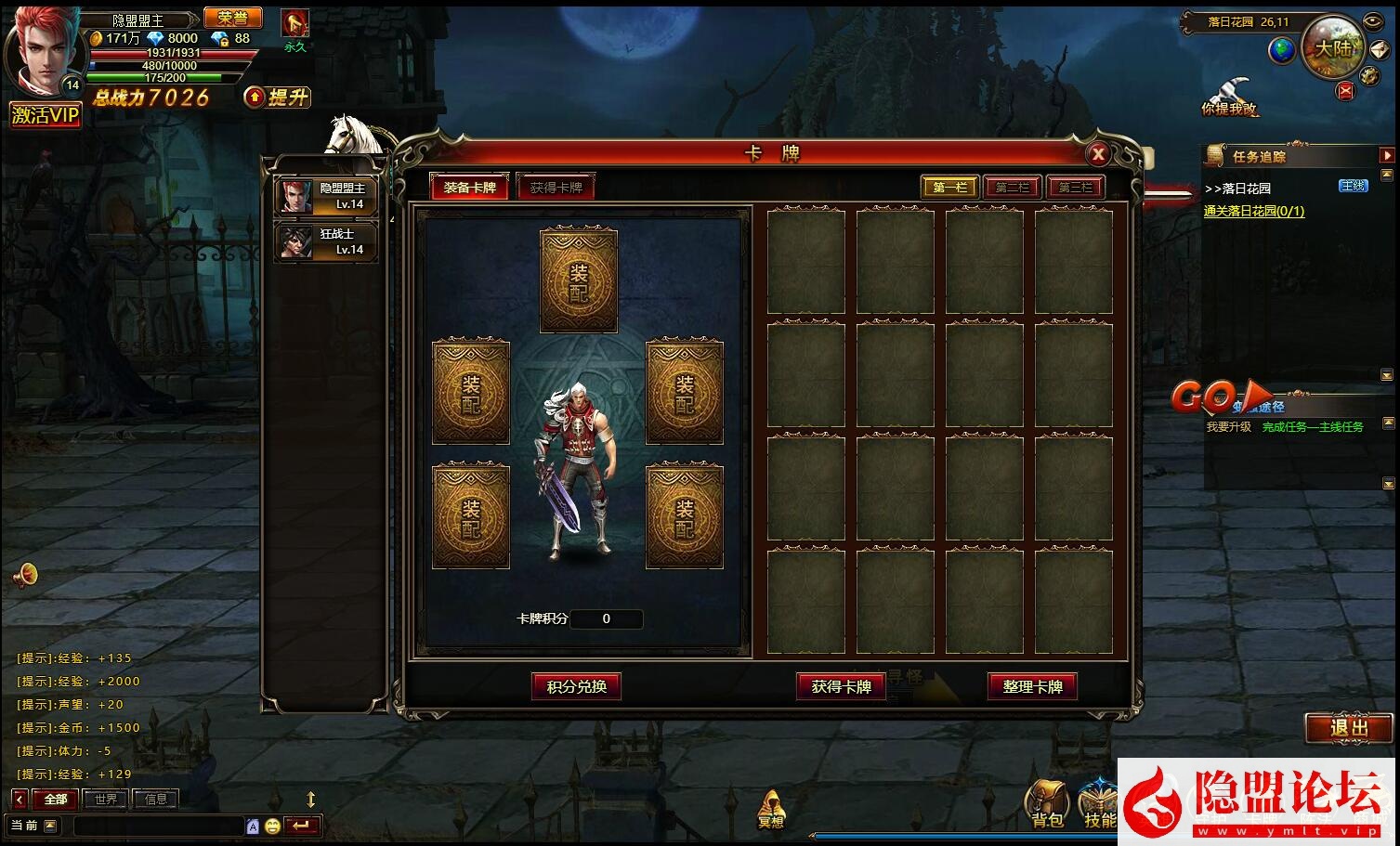This screenshot has width=1400, height=846.
Task: Click the chat message input field
Action: [158, 826]
